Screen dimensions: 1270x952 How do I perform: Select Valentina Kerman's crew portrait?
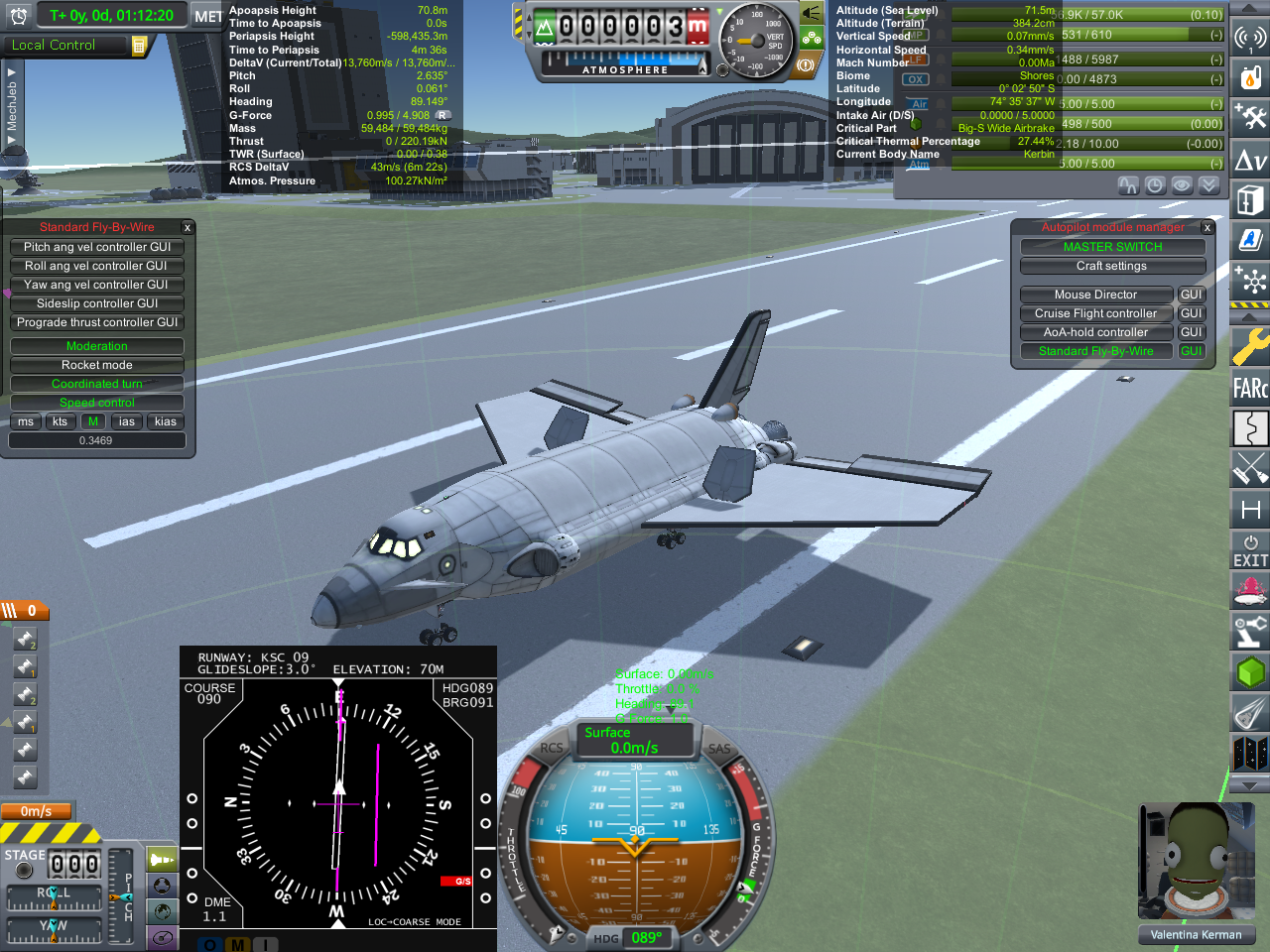point(1195,861)
